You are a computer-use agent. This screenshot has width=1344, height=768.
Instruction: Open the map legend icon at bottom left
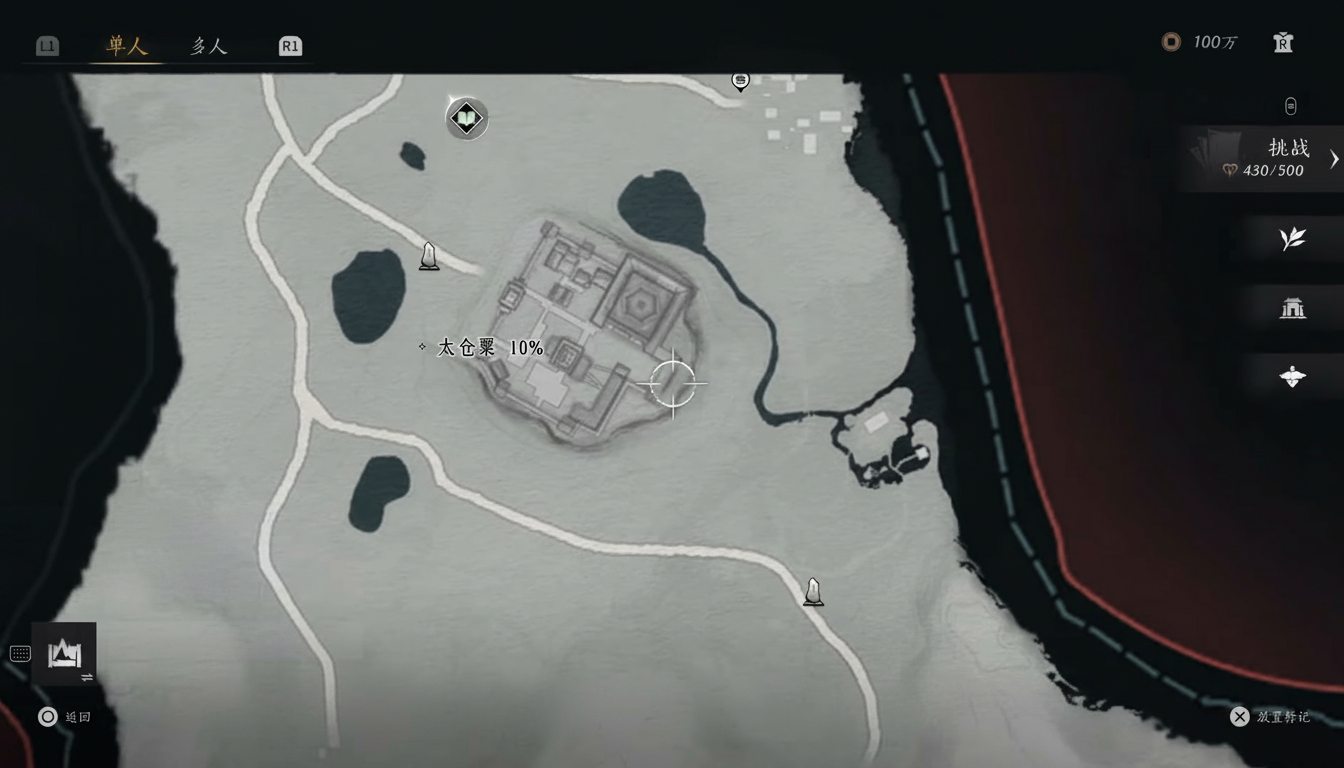click(x=64, y=651)
